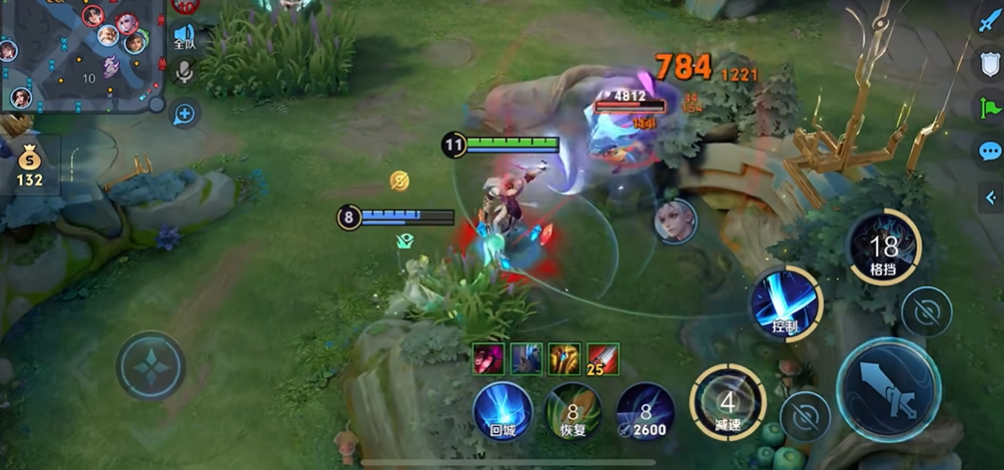The width and height of the screenshot is (1004, 470).
Task: Open the quick chat plus bubble
Action: pos(185,113)
